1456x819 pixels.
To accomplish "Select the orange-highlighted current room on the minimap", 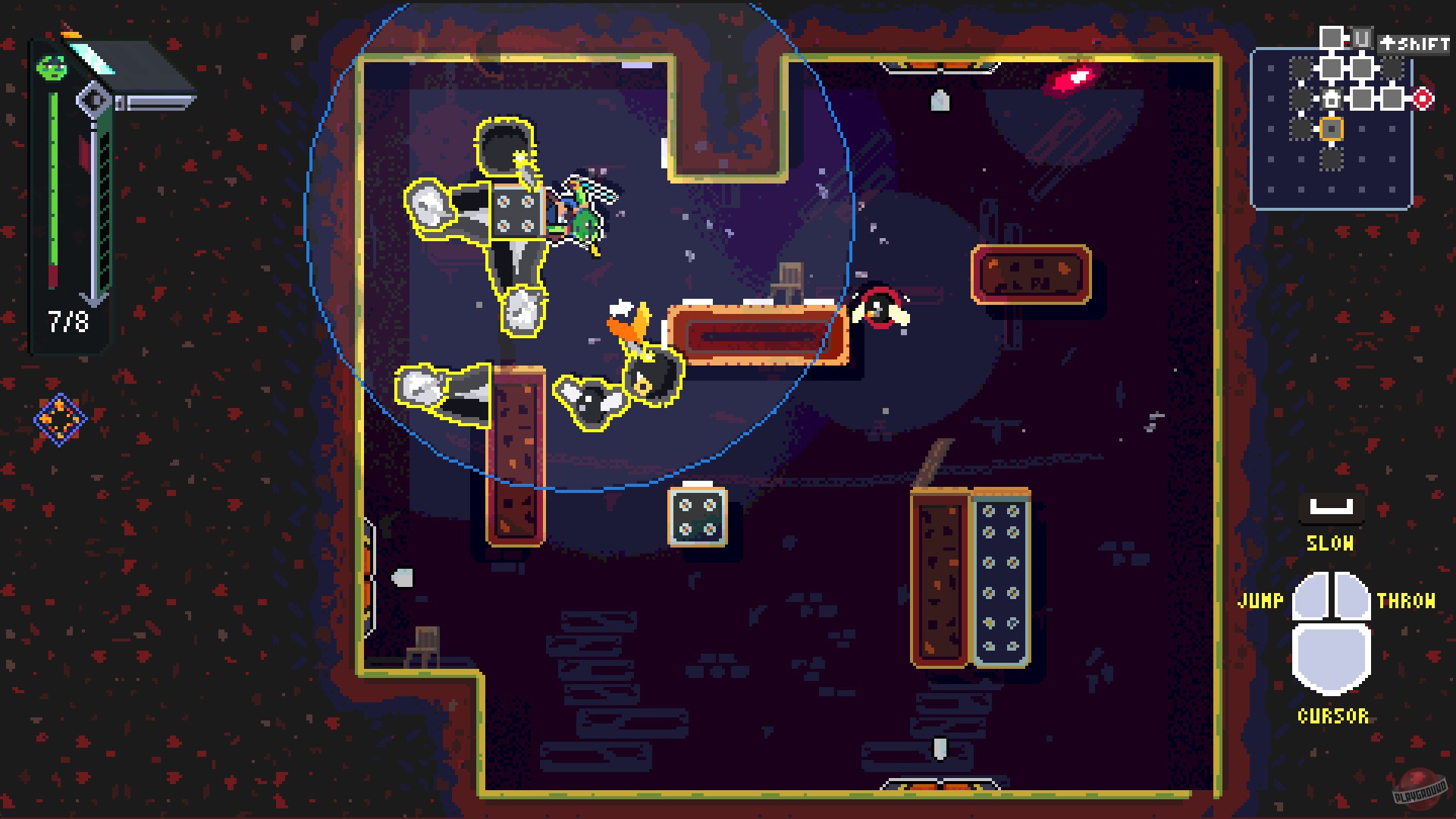I will coord(1331,128).
